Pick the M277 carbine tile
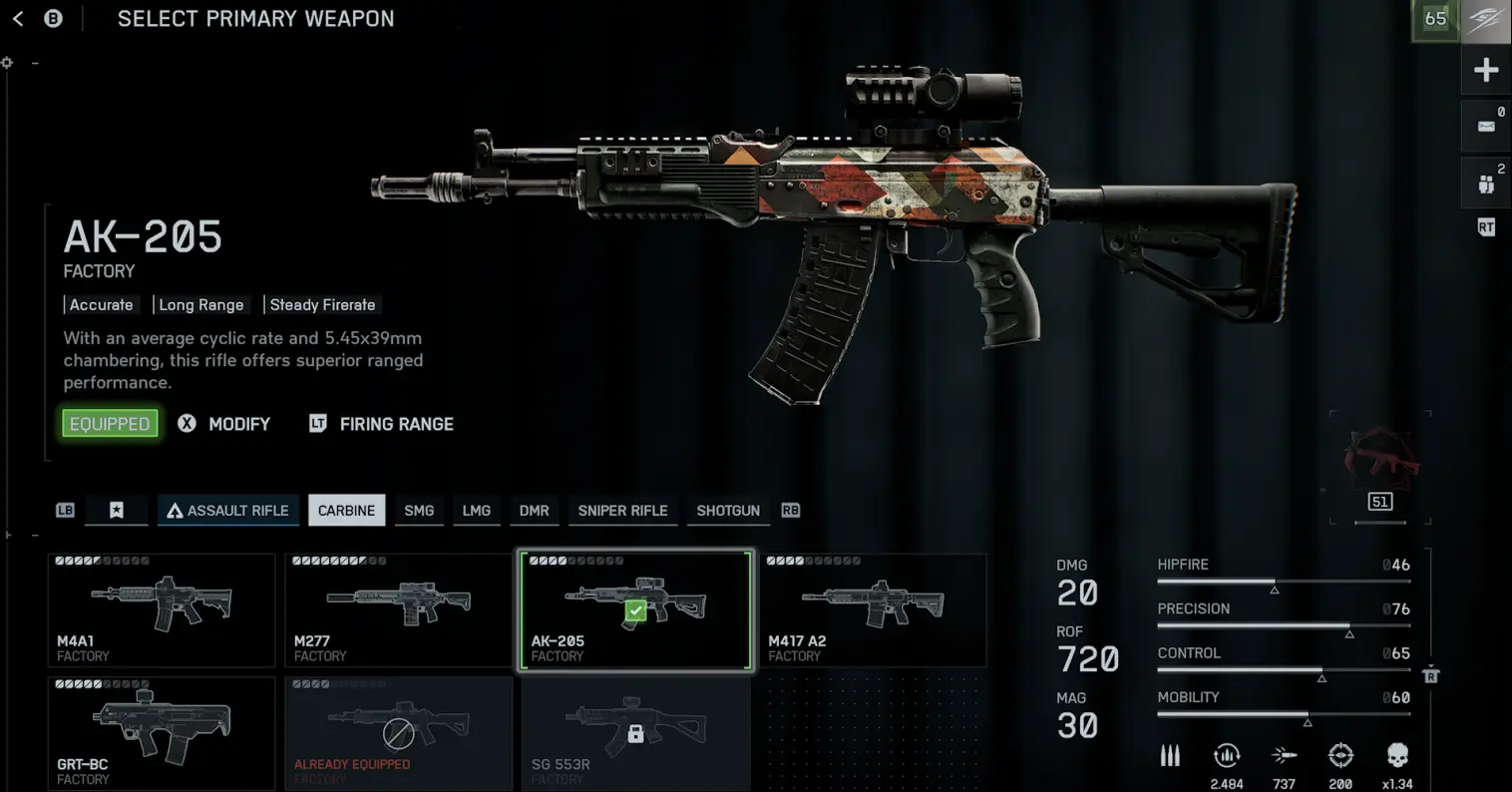Viewport: 1512px width, 792px height. 398,609
